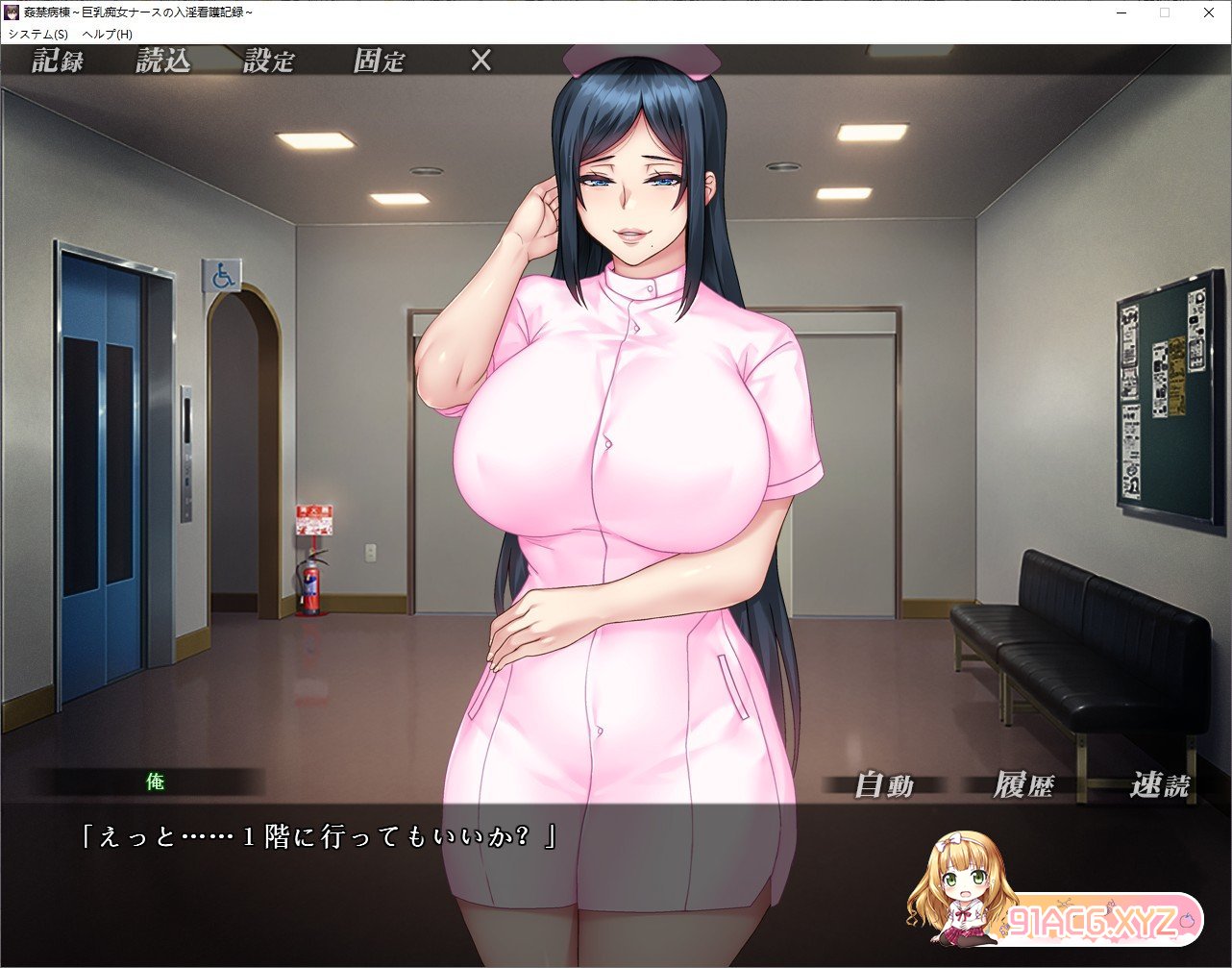This screenshot has width=1232, height=968.
Task: Activate 速読 fast-skip mode
Action: click(1160, 785)
